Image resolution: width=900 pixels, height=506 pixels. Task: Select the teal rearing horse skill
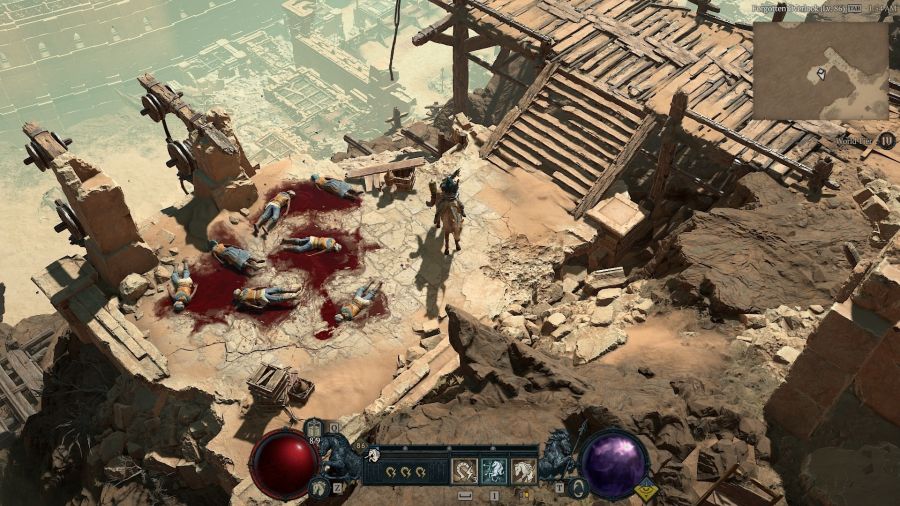coord(494,470)
